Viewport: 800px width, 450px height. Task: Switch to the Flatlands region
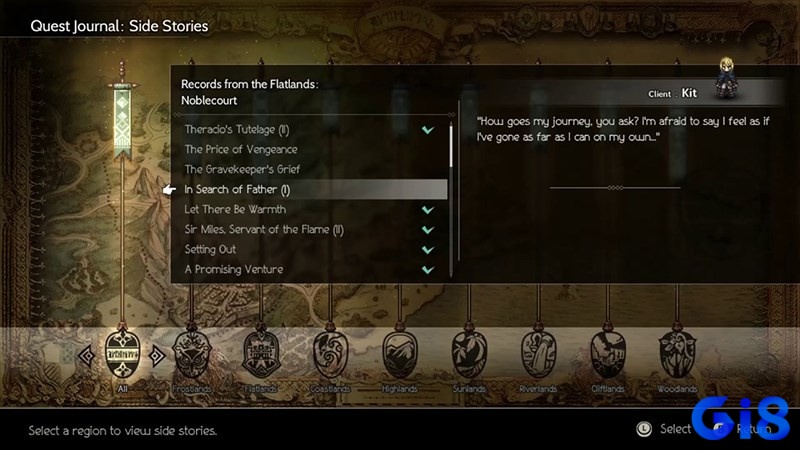pyautogui.click(x=260, y=355)
